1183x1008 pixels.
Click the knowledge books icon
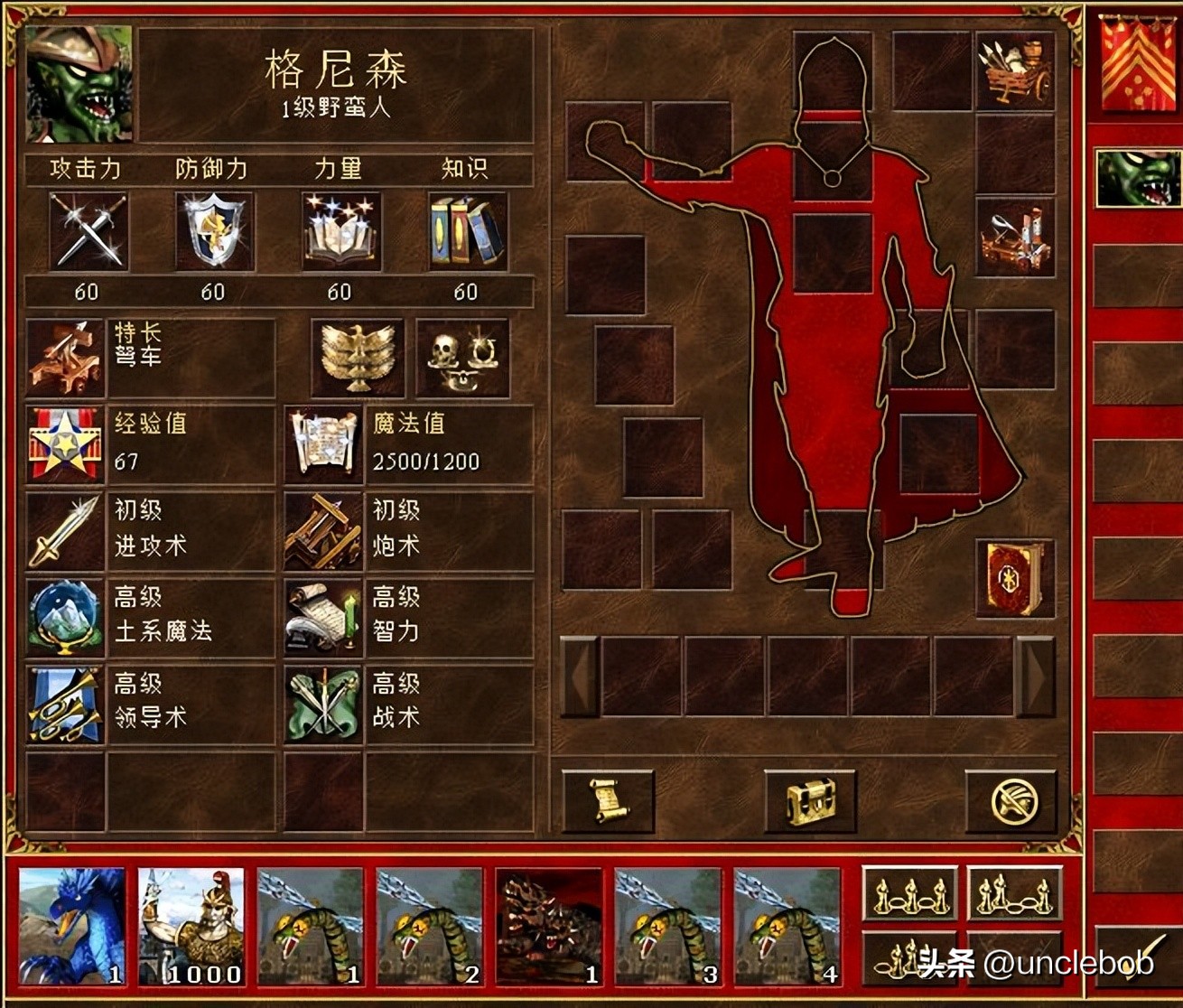click(467, 231)
